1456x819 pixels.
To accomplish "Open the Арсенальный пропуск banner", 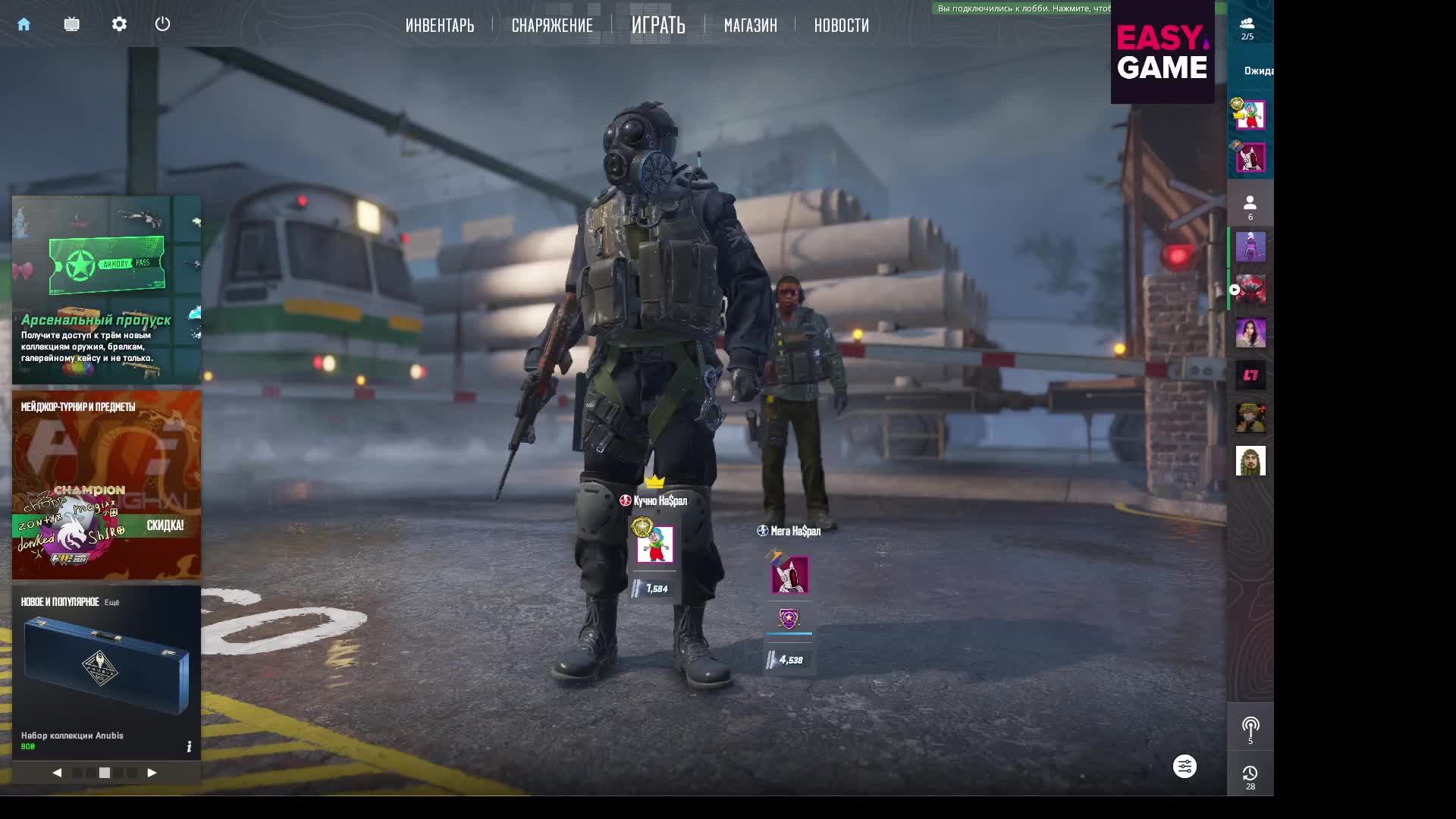I will tap(106, 290).
